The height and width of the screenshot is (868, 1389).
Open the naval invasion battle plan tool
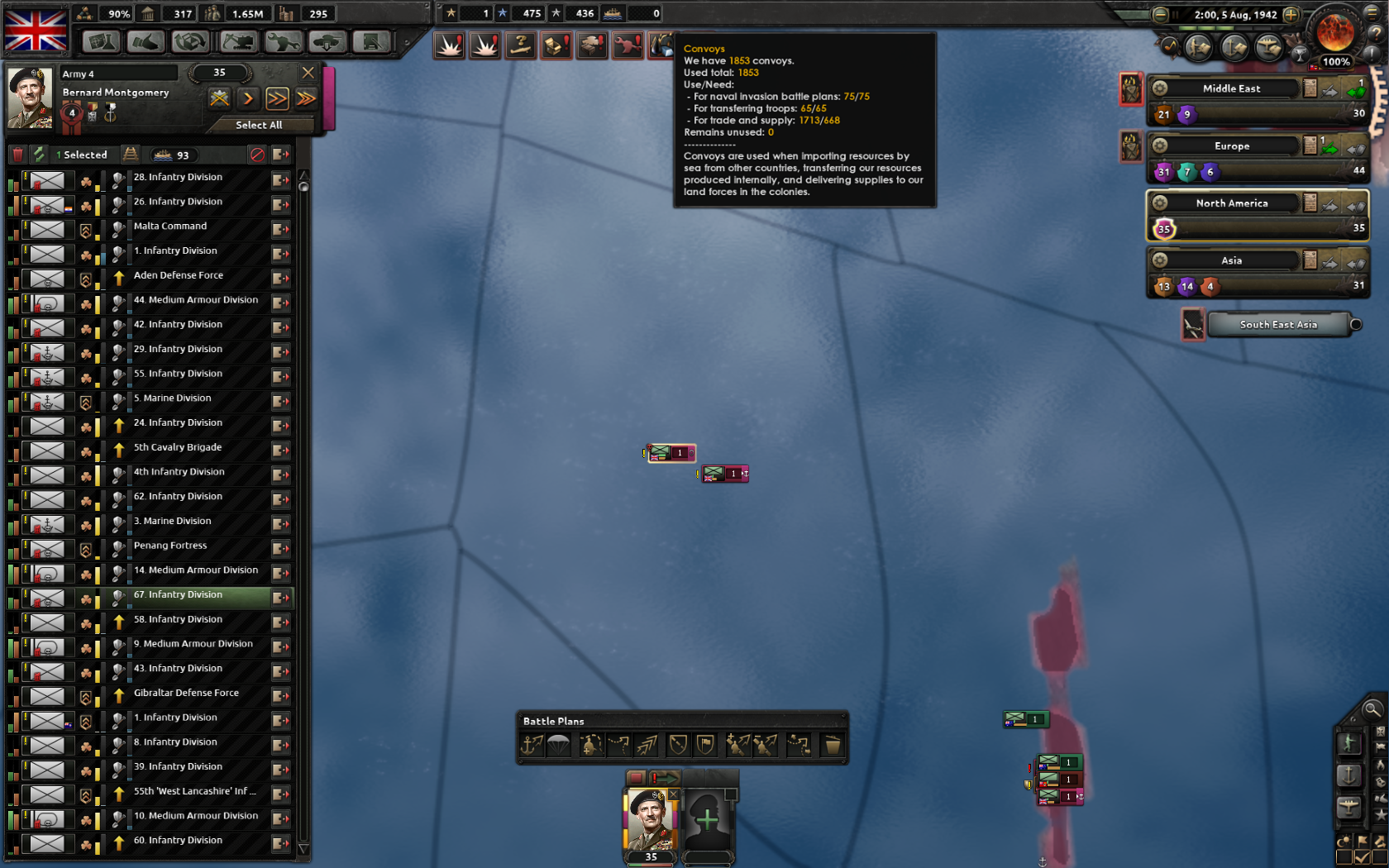532,745
